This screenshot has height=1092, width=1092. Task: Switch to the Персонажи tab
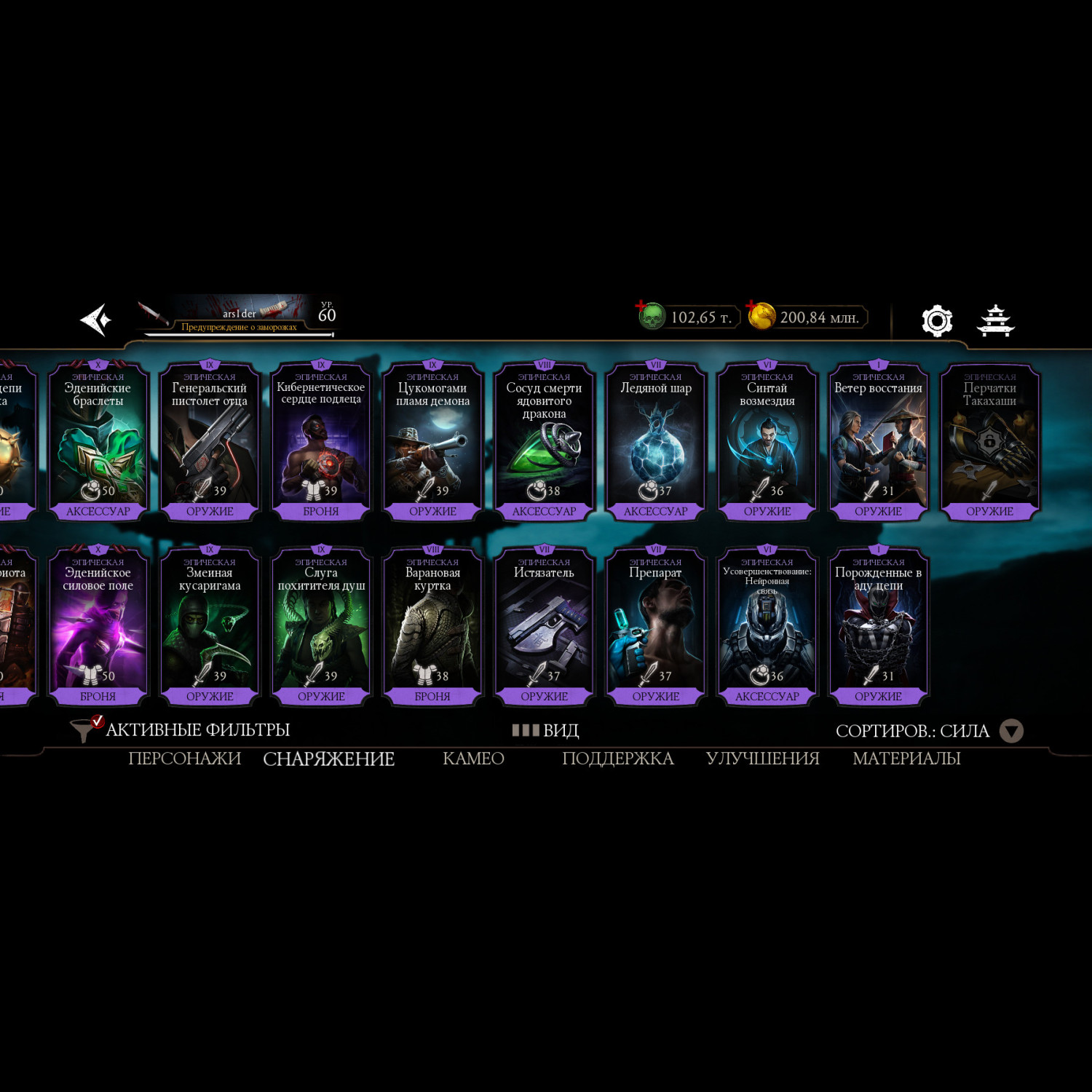184,759
